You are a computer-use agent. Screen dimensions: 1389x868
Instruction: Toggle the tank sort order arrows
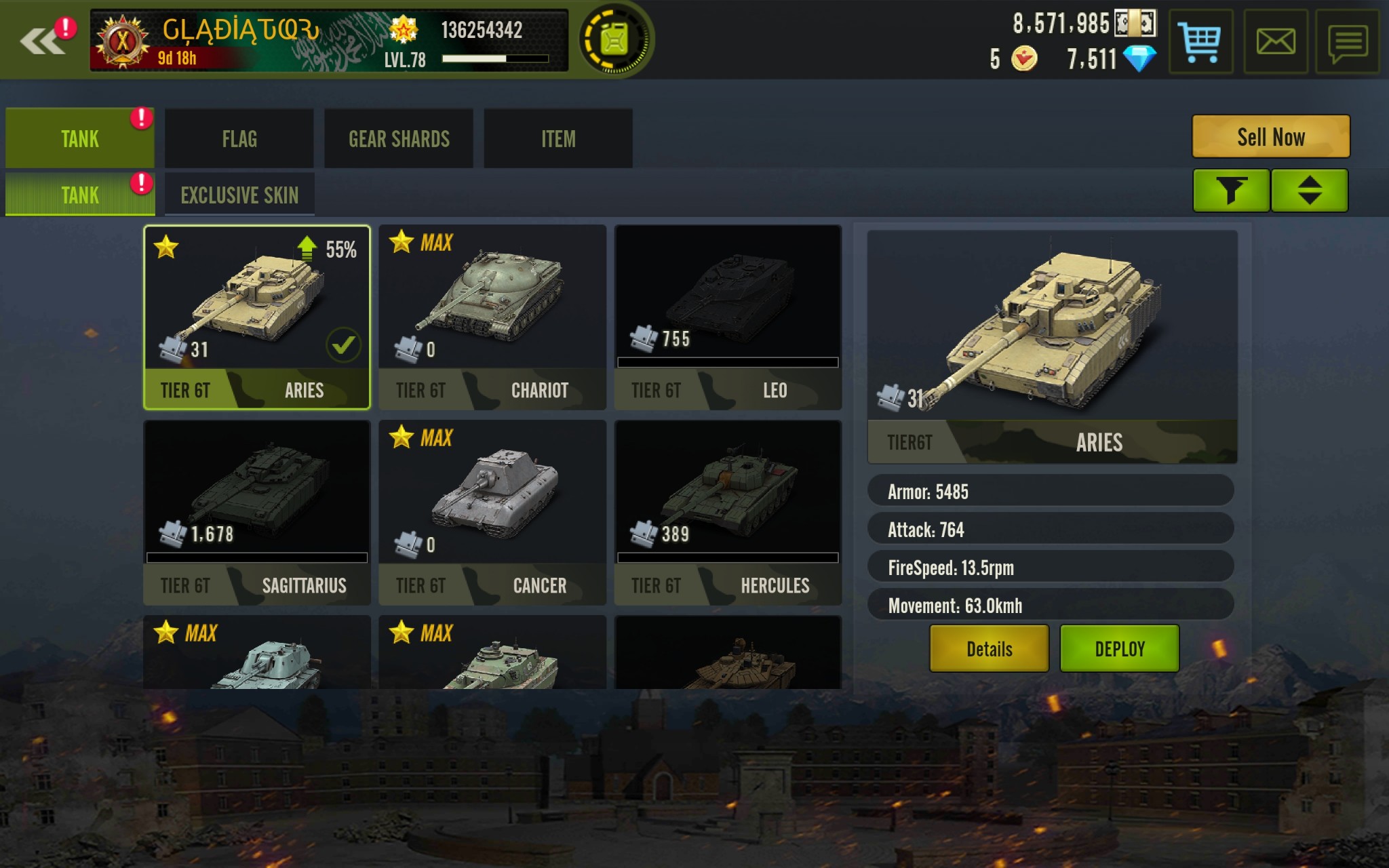point(1309,191)
